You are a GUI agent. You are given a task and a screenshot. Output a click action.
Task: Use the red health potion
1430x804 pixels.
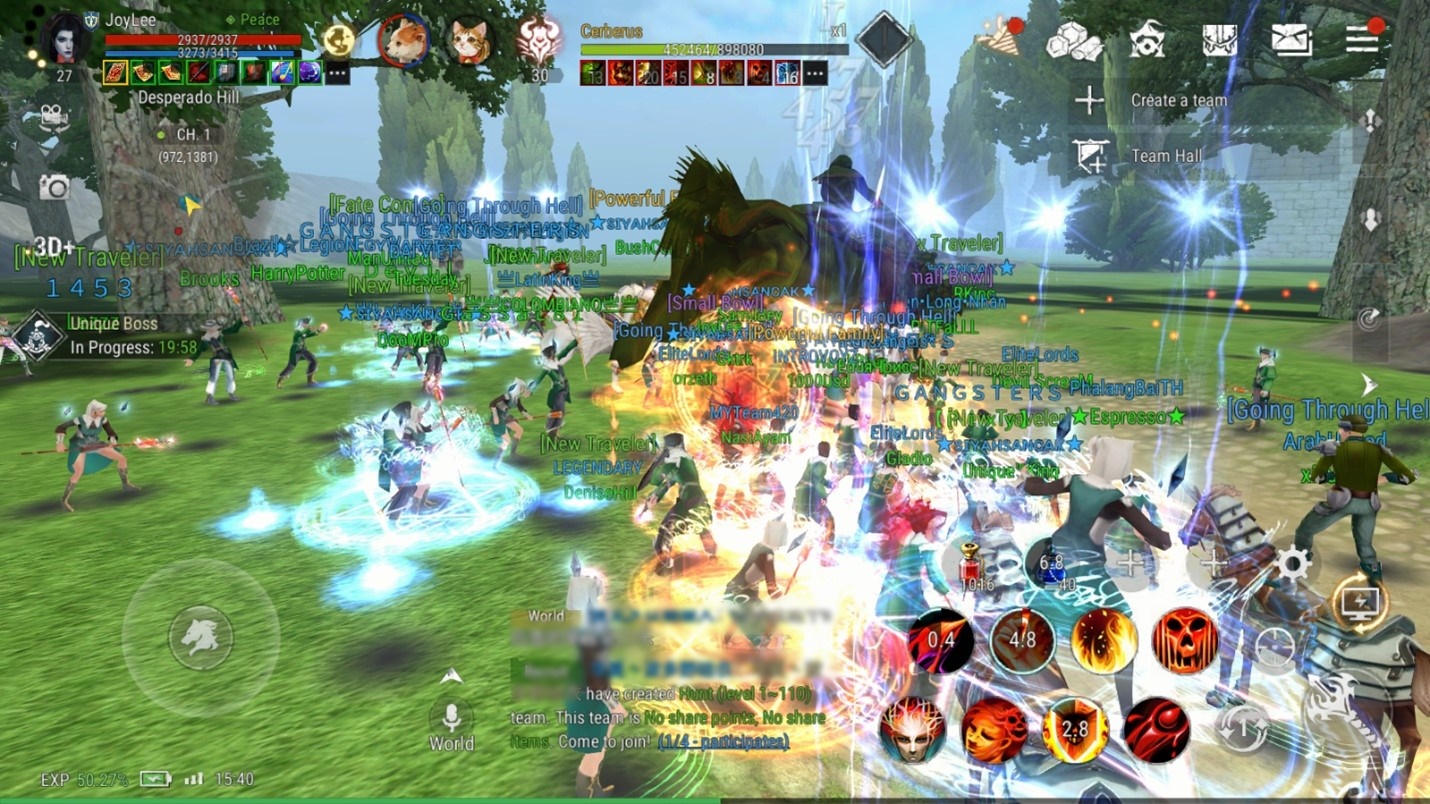[x=968, y=564]
